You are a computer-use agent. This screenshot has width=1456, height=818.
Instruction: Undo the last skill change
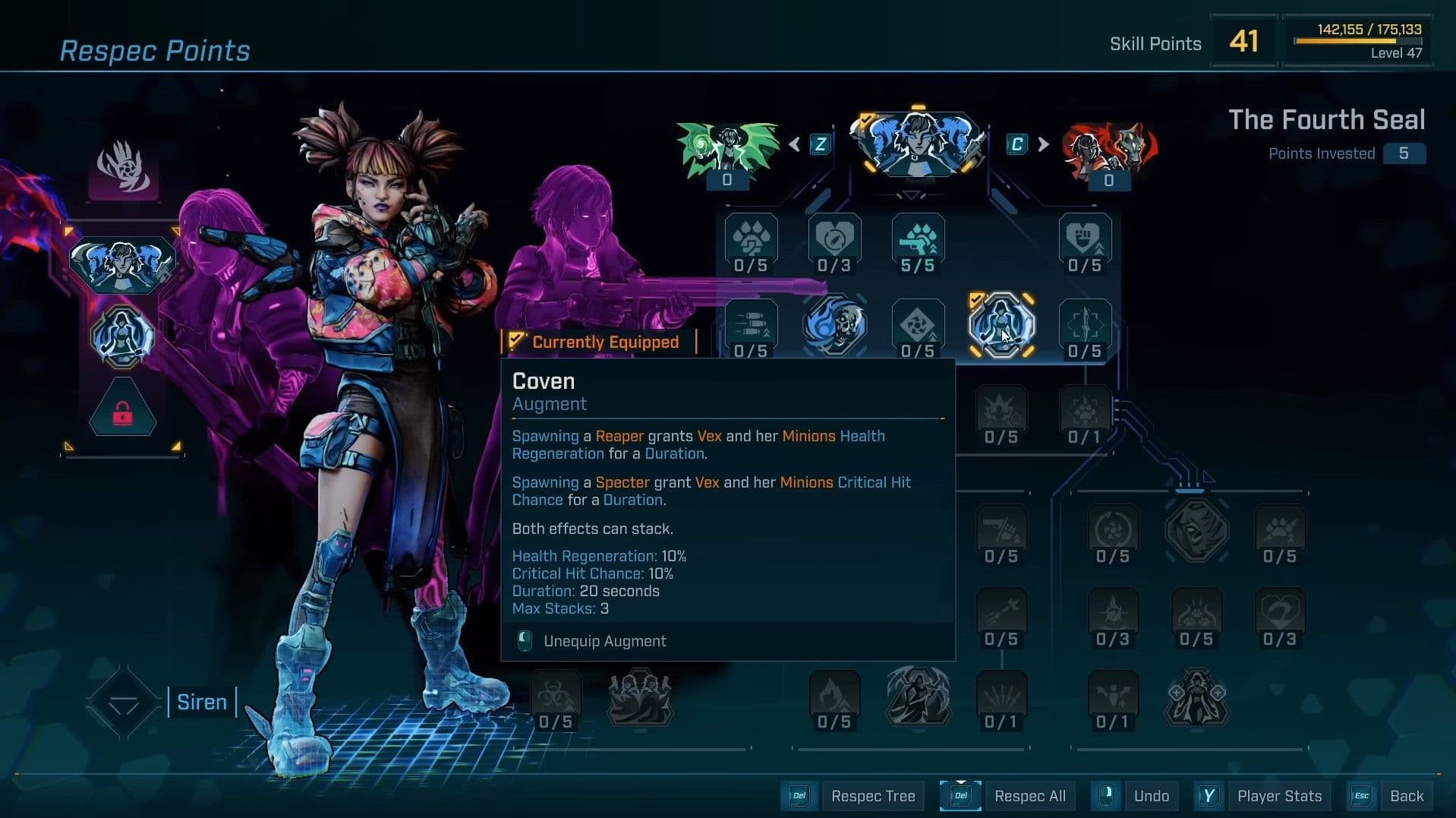(x=1151, y=796)
